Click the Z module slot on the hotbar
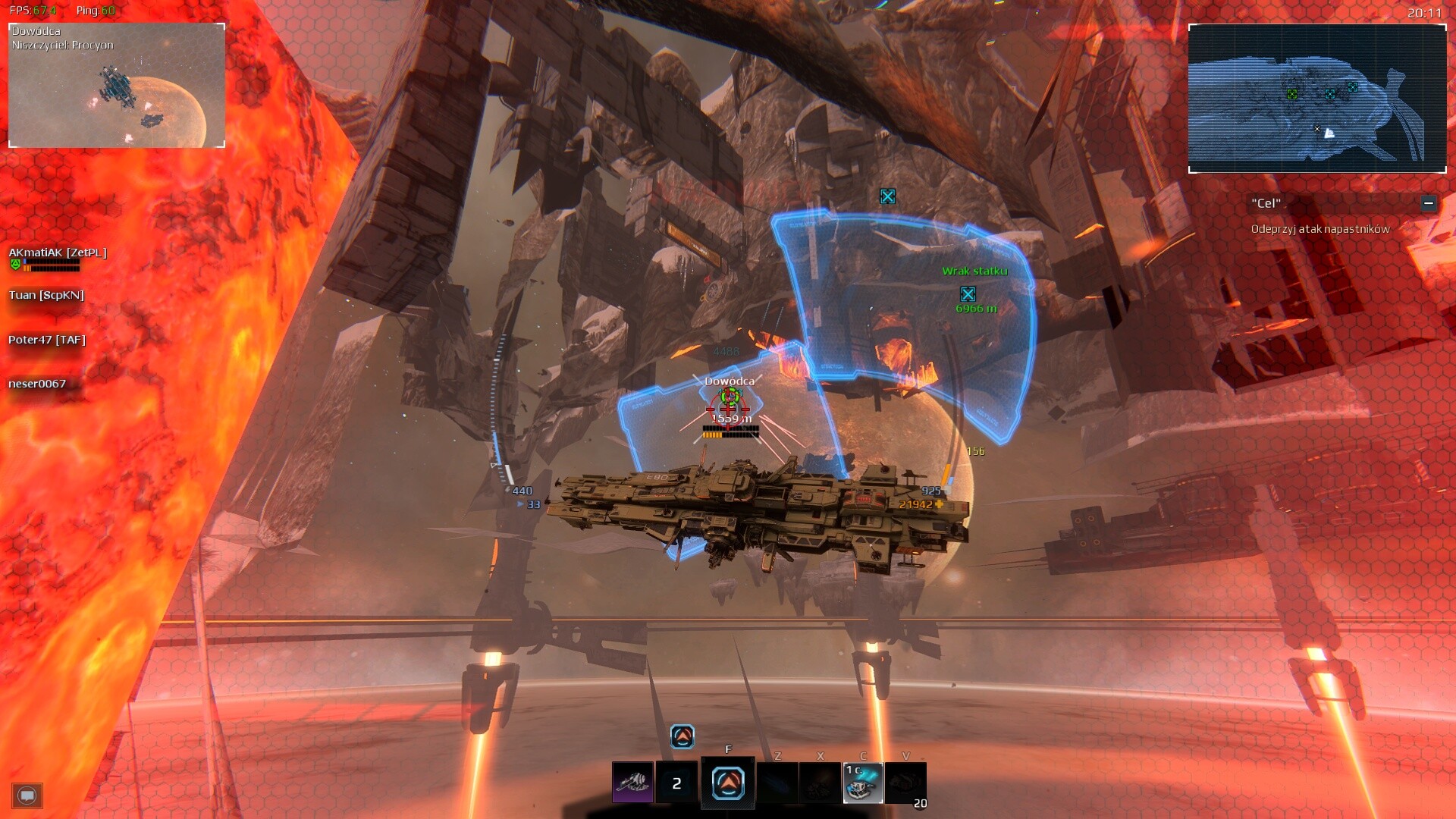 [x=779, y=782]
